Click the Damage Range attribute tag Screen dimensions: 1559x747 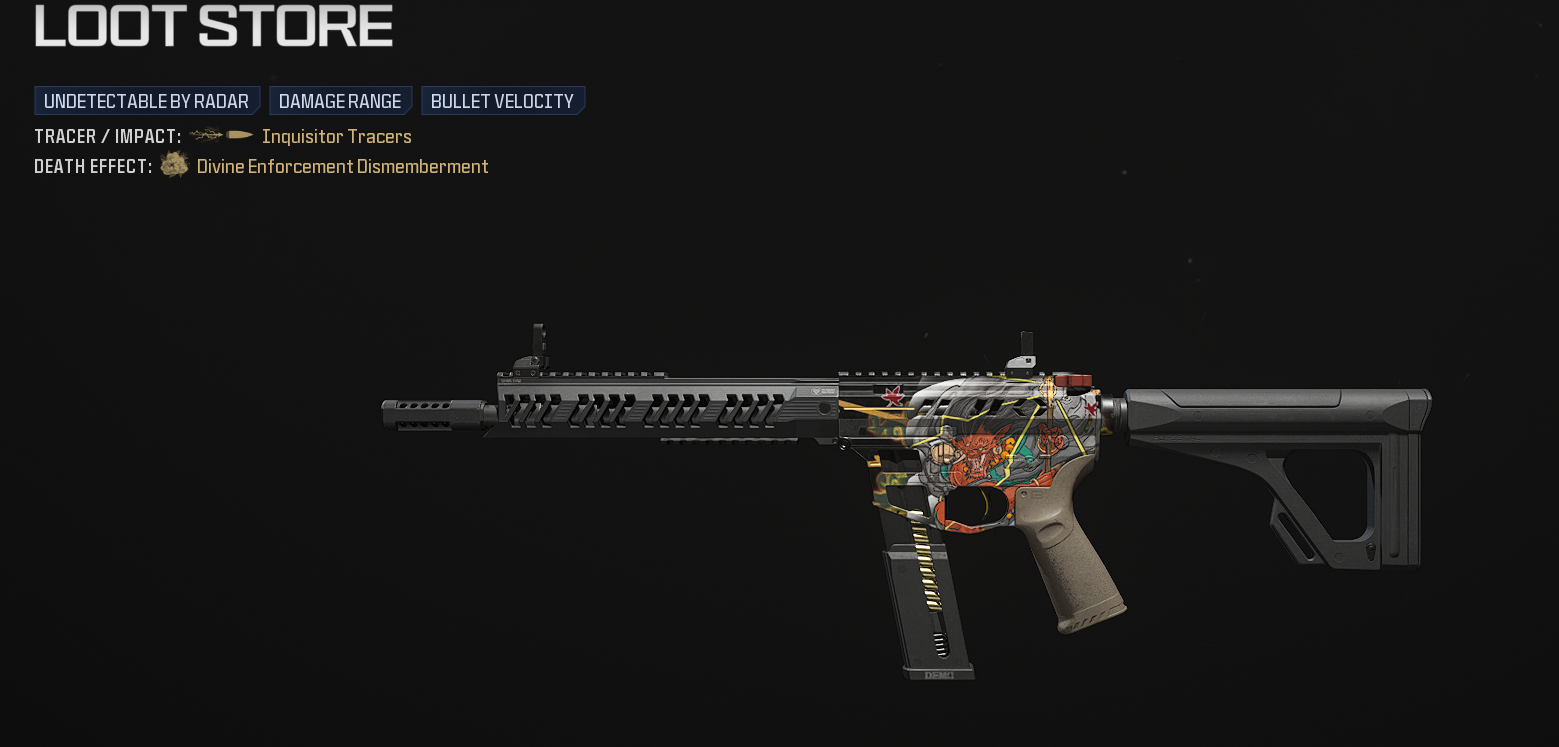click(x=340, y=101)
